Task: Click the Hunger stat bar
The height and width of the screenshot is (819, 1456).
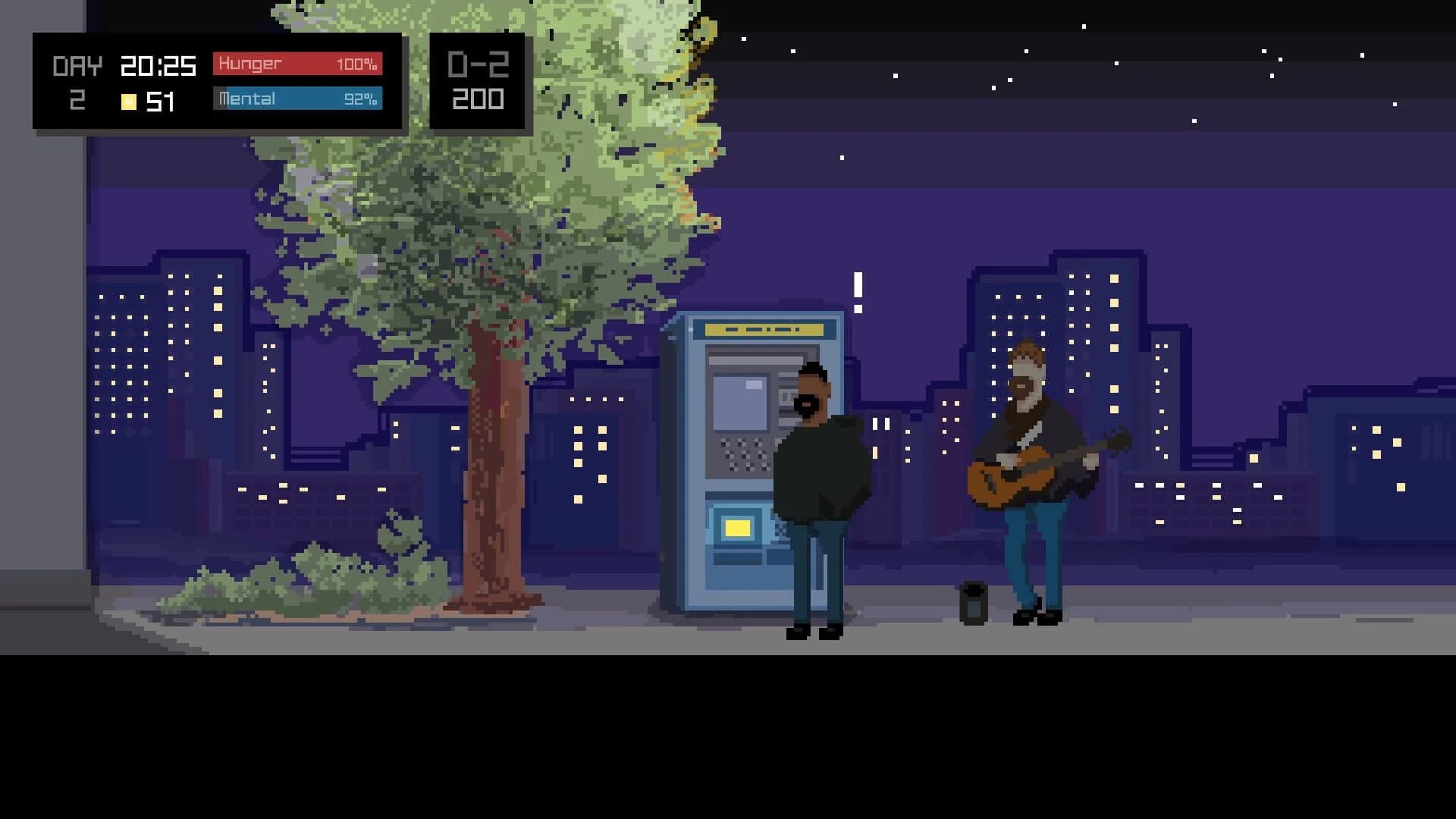Action: point(296,64)
